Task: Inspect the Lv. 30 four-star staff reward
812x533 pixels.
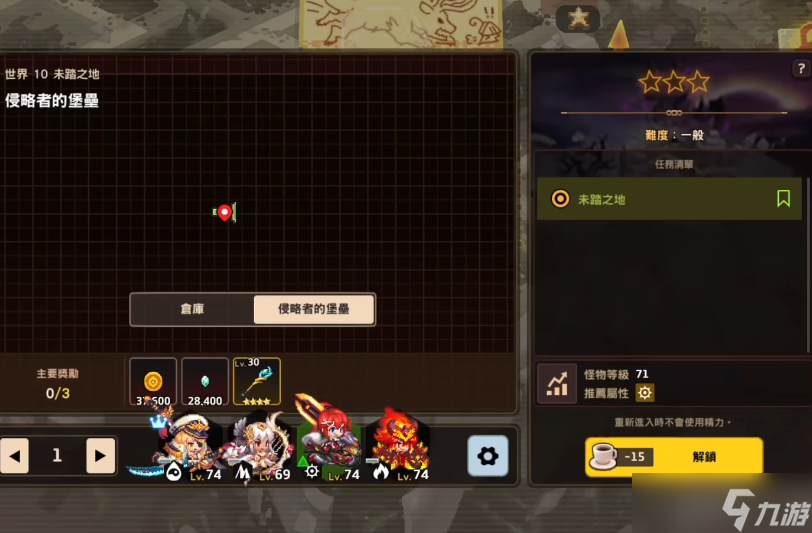Action: (x=257, y=382)
